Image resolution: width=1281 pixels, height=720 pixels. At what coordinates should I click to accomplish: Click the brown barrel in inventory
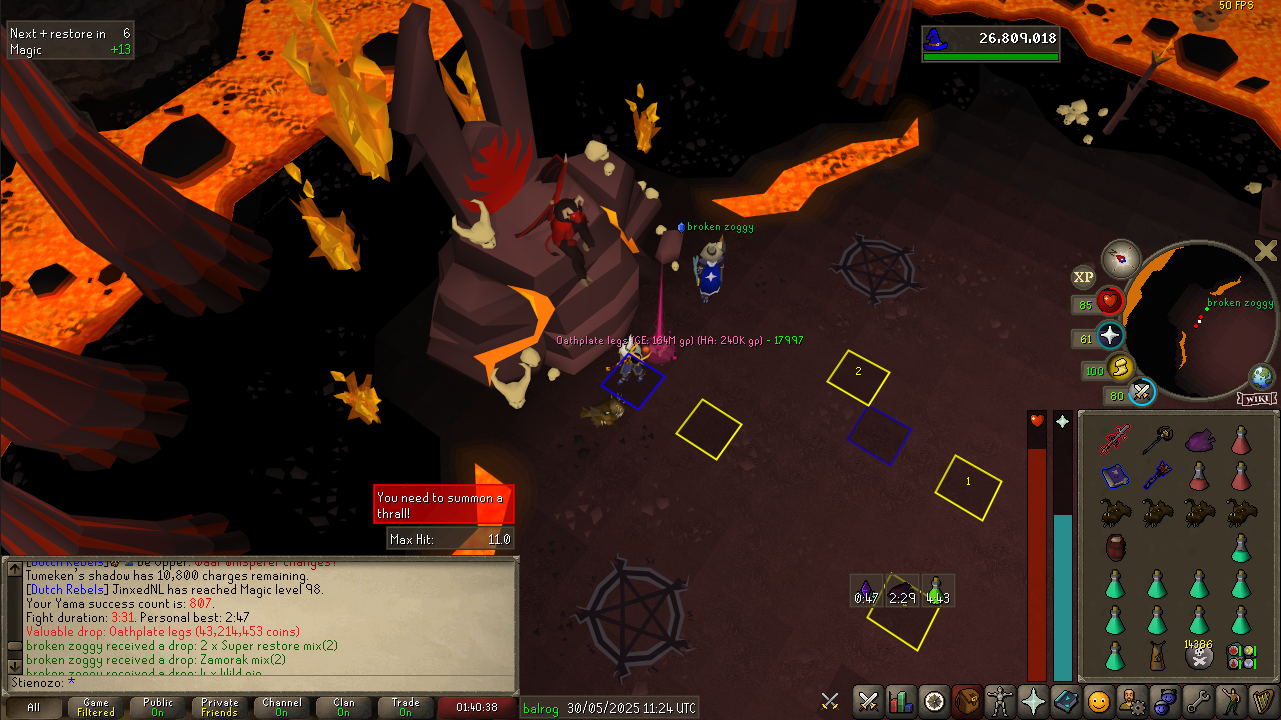pyautogui.click(x=1116, y=547)
